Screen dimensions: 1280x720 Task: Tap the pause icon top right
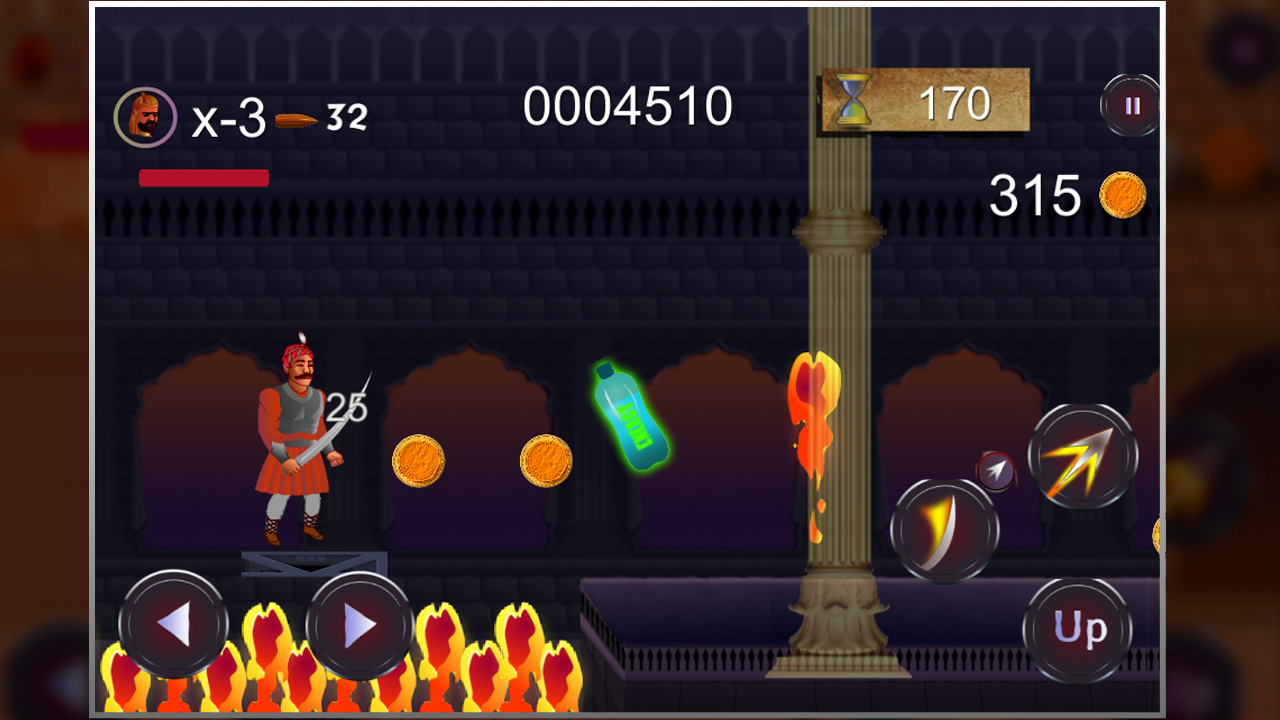click(1131, 107)
